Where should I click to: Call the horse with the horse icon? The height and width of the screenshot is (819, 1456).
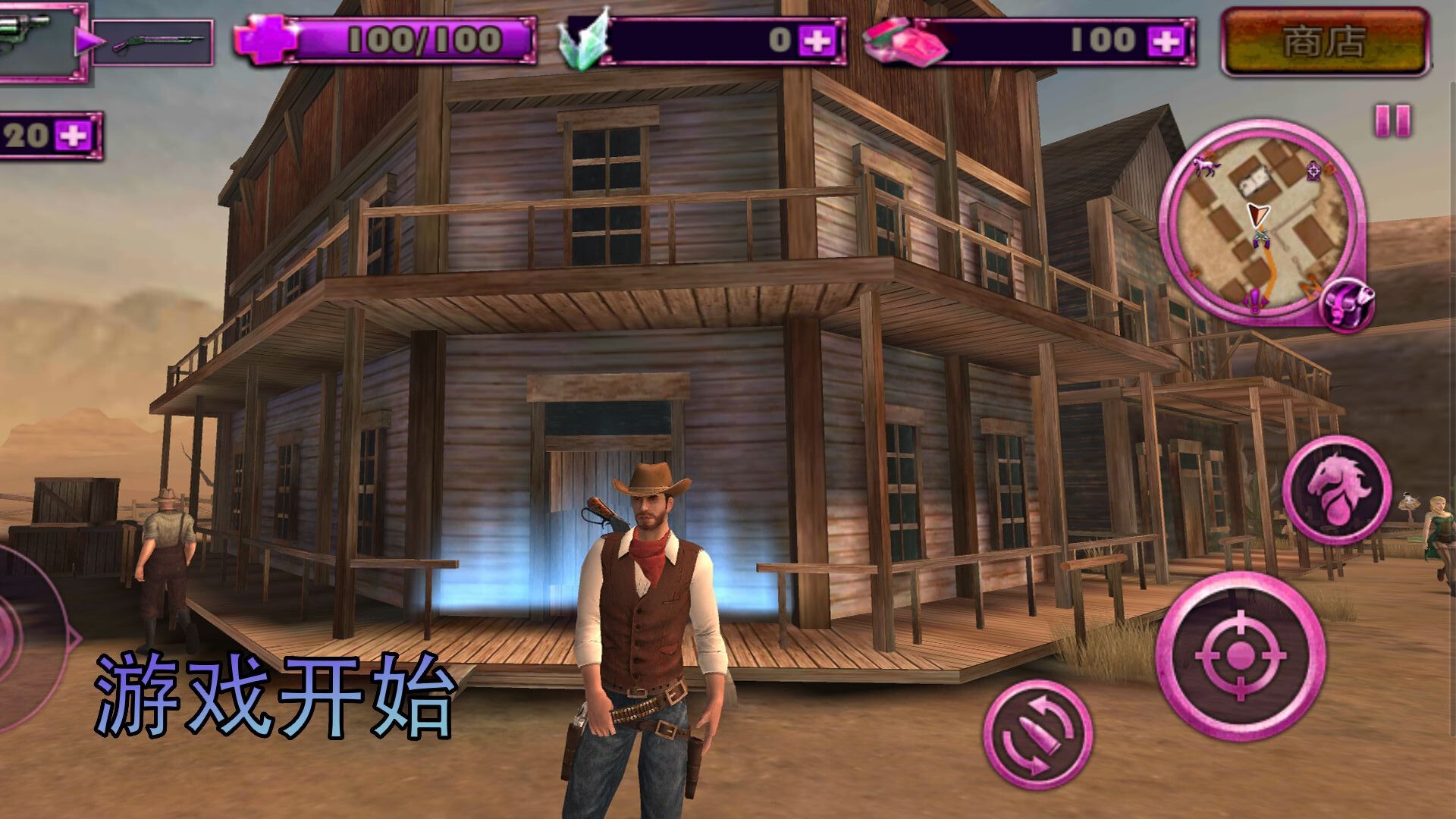[x=1336, y=489]
